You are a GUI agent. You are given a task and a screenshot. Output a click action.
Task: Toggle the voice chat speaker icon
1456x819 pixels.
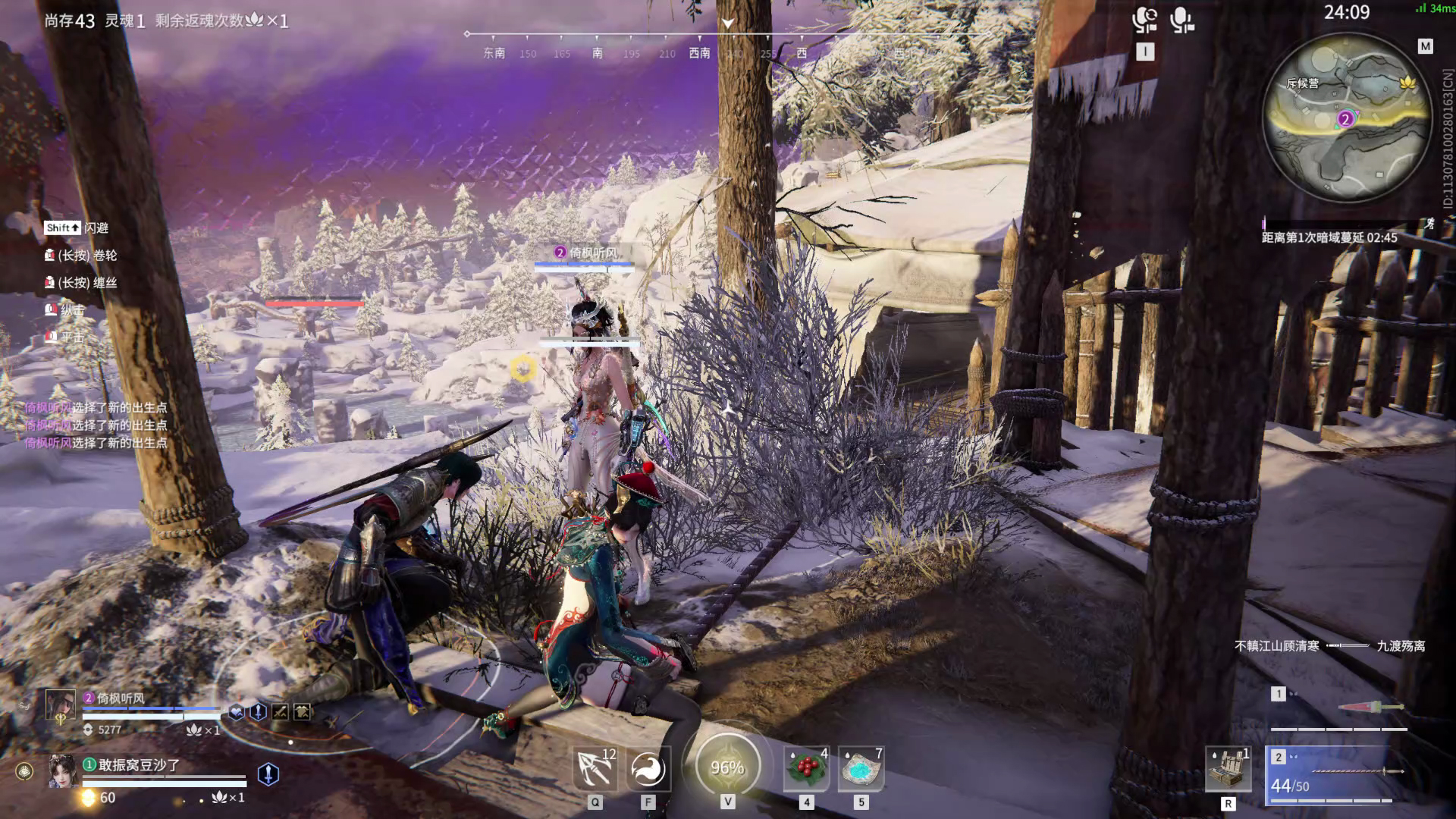(x=1144, y=20)
